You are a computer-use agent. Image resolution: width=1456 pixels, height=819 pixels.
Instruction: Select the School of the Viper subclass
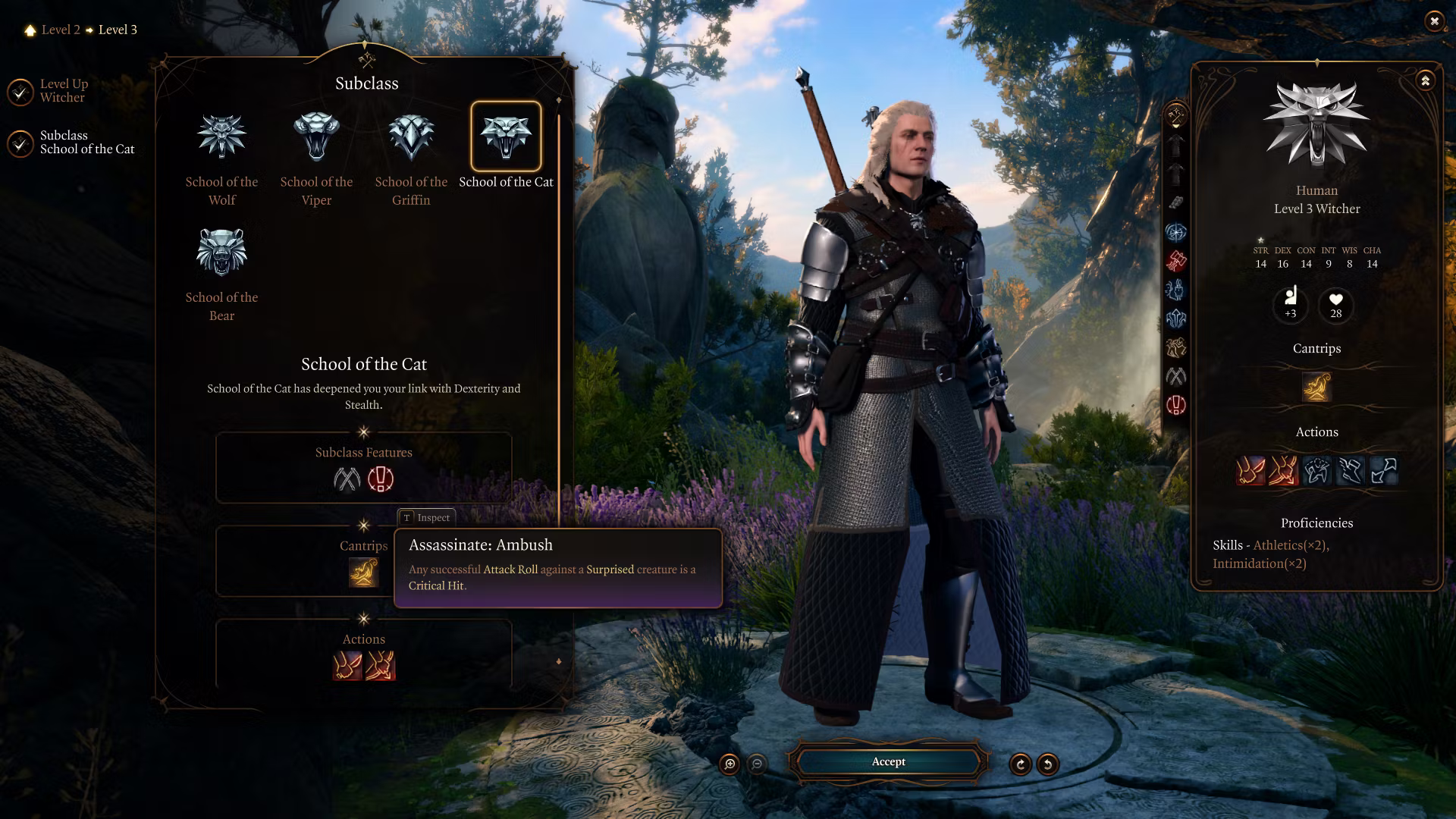pos(316,137)
